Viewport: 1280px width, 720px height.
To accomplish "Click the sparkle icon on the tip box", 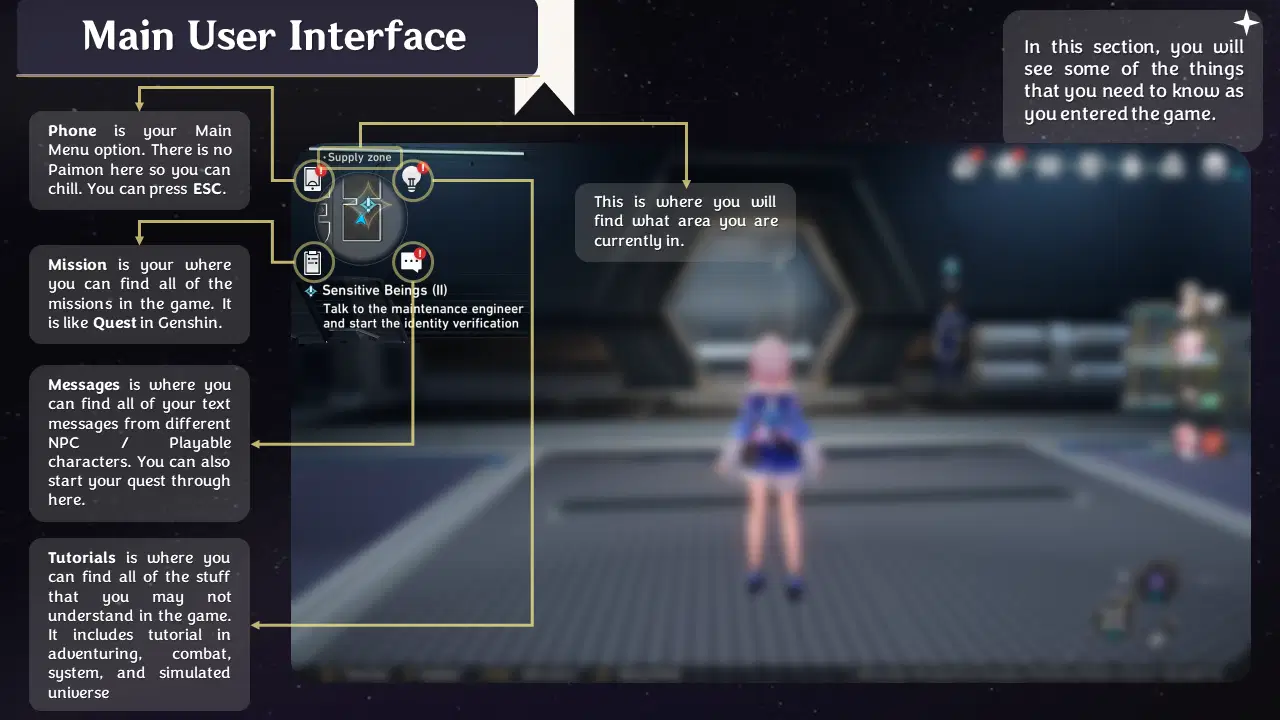I will (1247, 21).
